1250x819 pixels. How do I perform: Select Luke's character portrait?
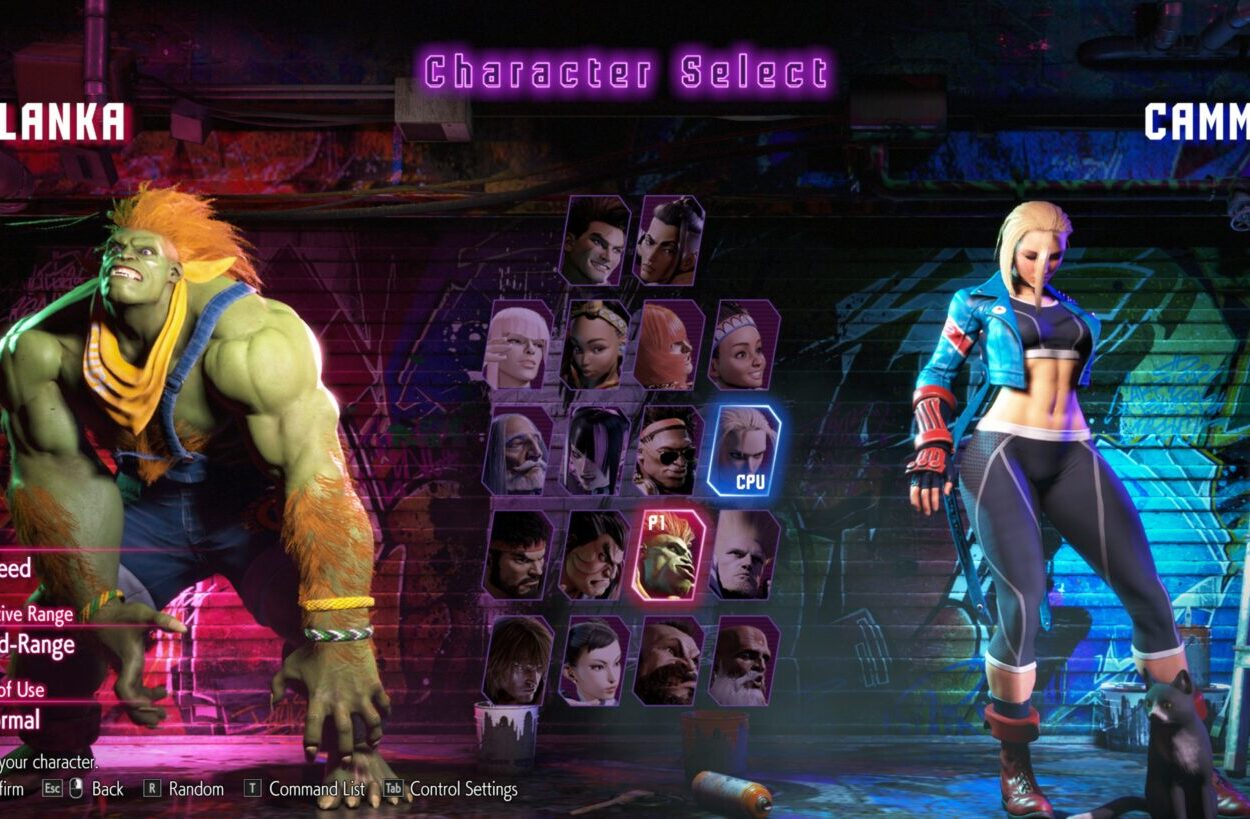tap(595, 241)
